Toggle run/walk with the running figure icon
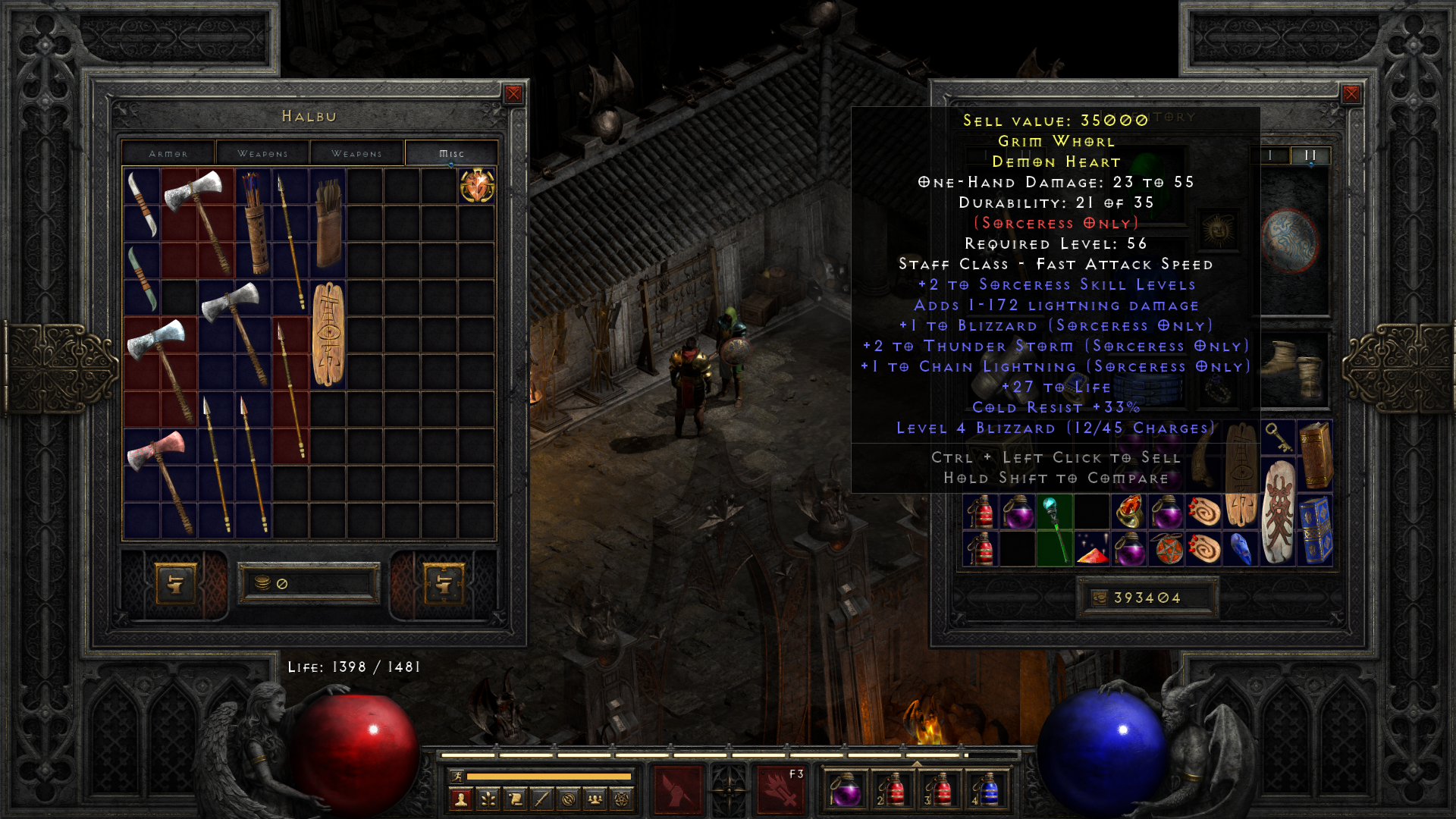This screenshot has height=819, width=1456. click(457, 775)
